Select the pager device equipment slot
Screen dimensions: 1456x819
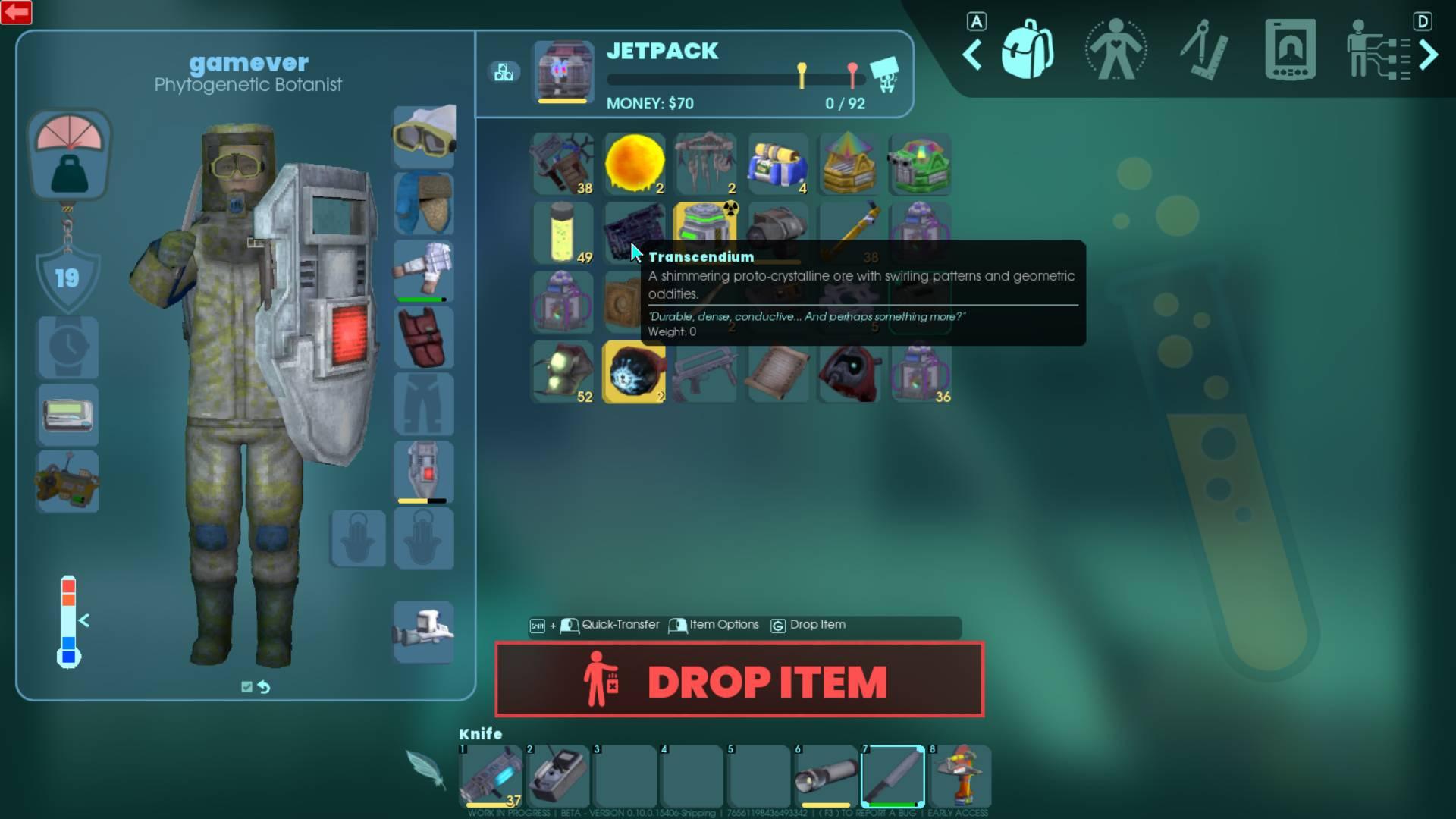click(x=67, y=415)
